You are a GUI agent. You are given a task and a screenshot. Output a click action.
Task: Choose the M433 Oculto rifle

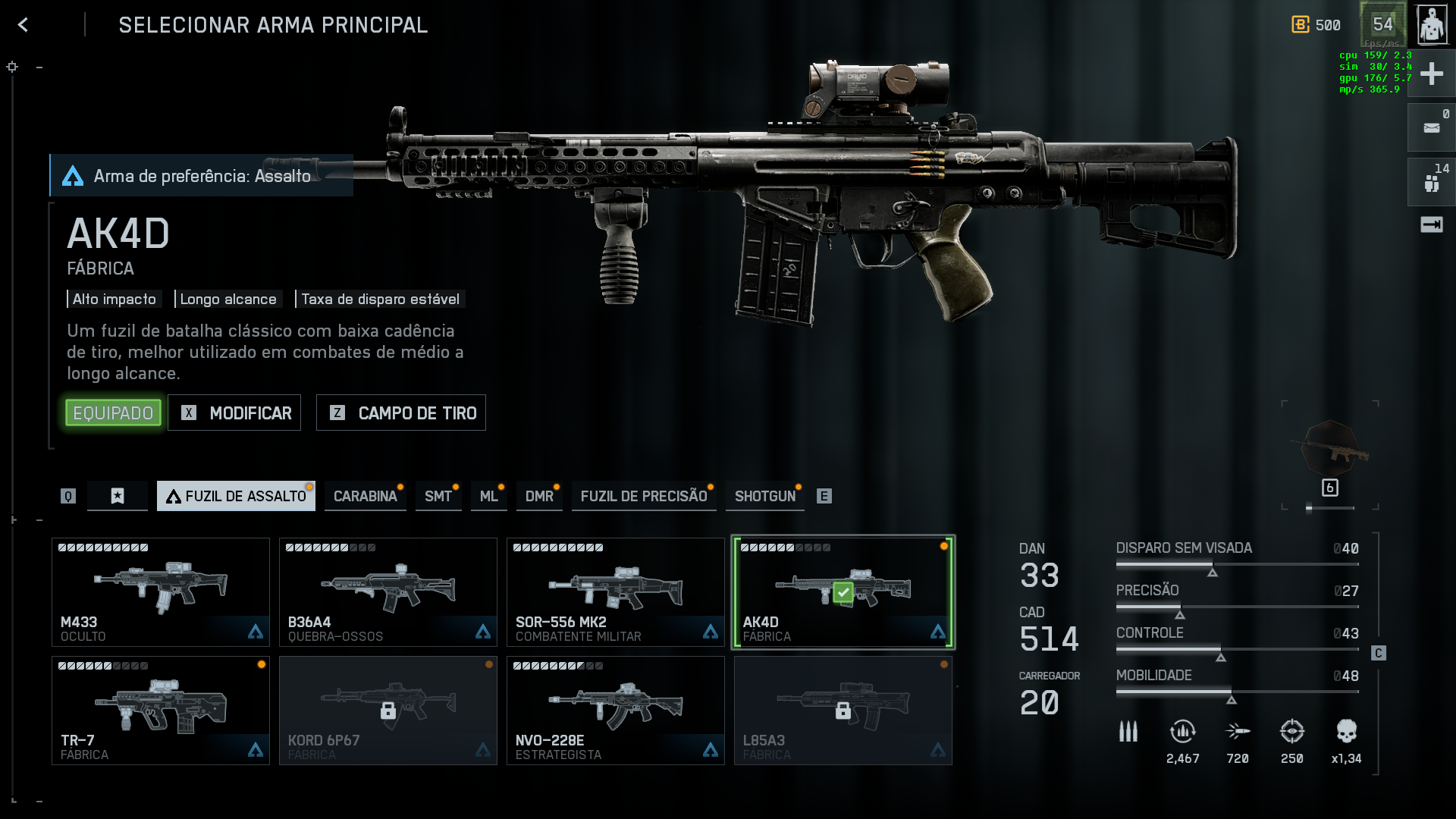click(x=161, y=592)
